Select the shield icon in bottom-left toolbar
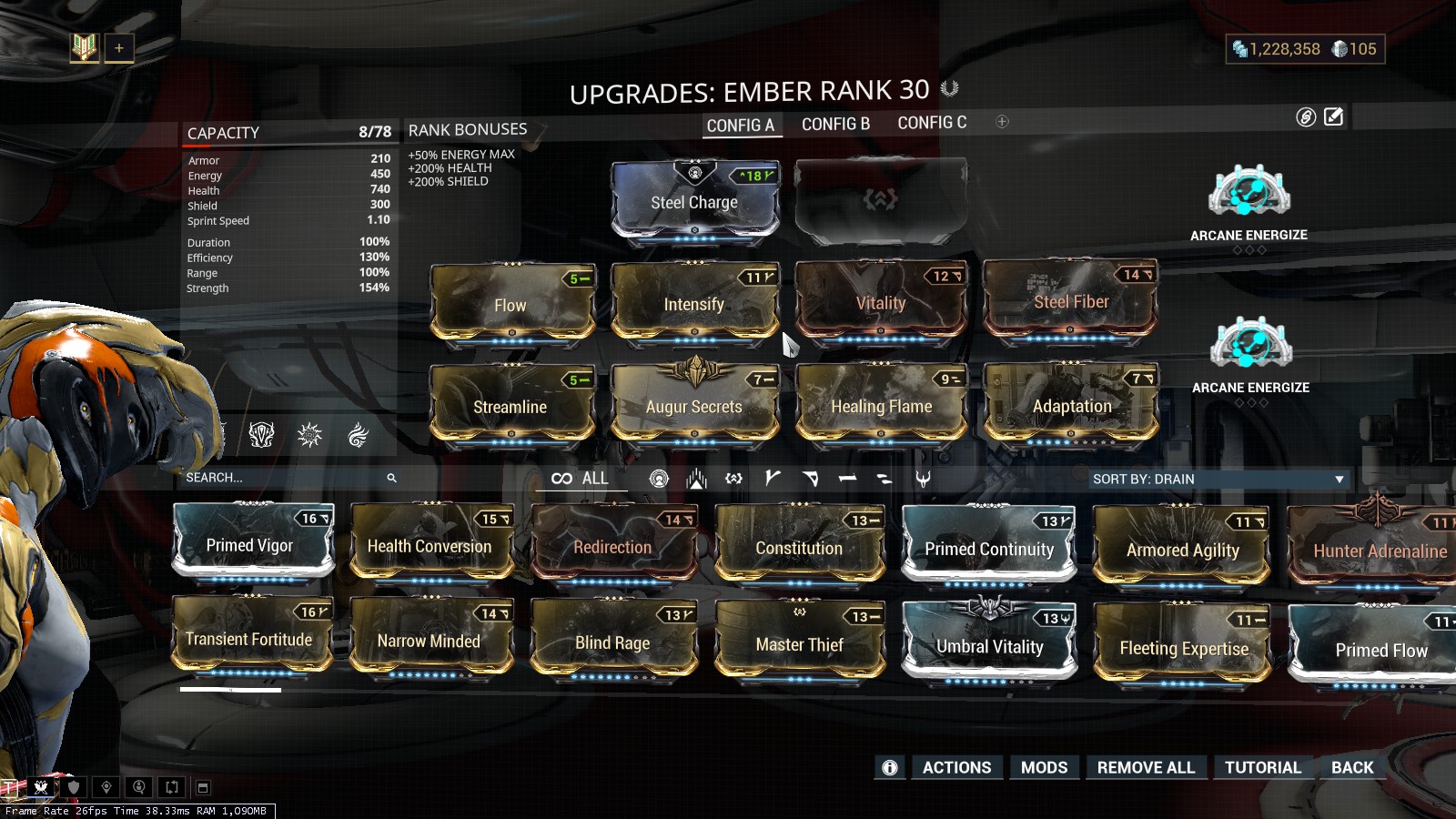The height and width of the screenshot is (819, 1456). tap(74, 787)
